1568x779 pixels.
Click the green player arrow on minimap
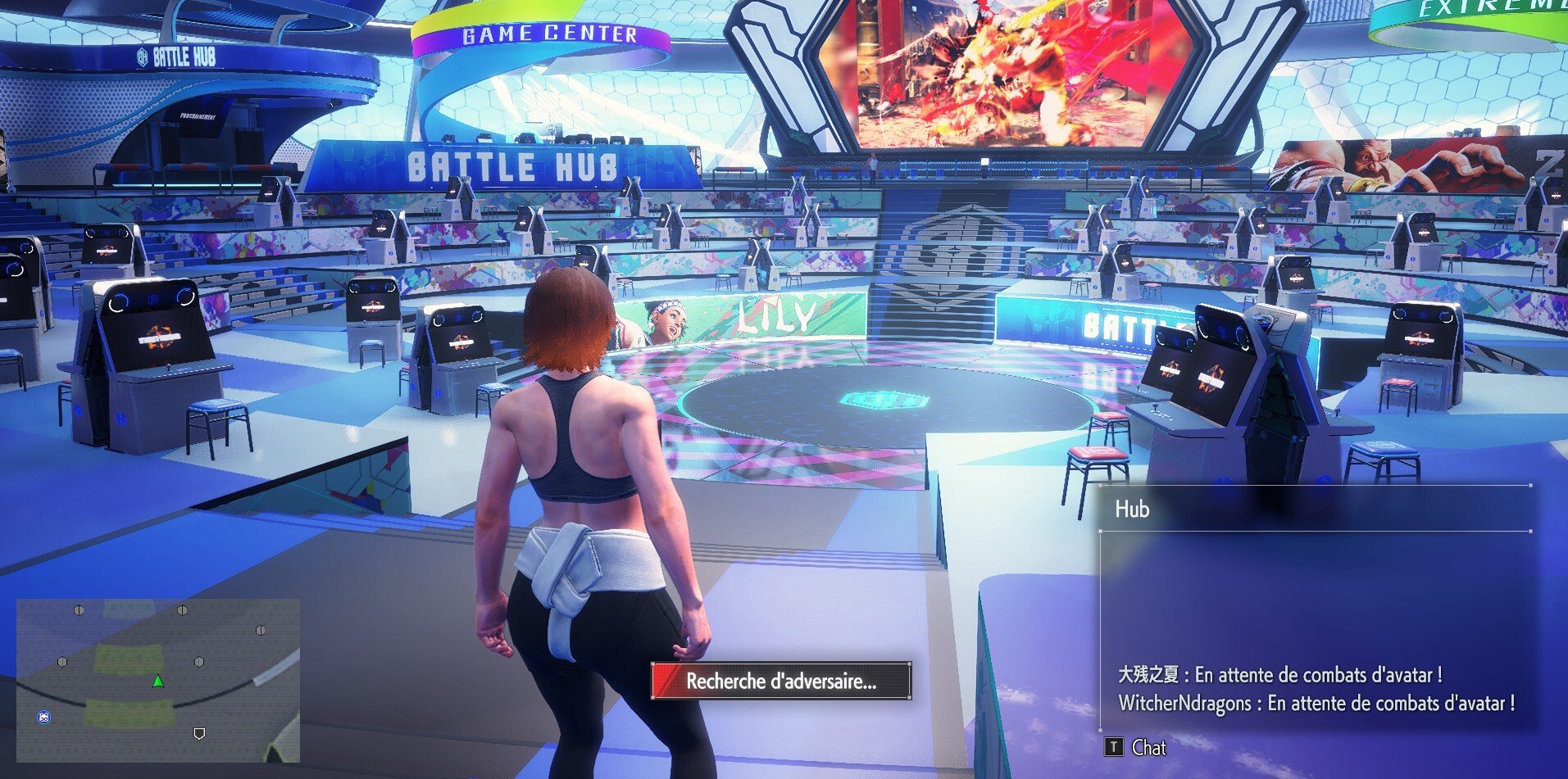[x=158, y=681]
